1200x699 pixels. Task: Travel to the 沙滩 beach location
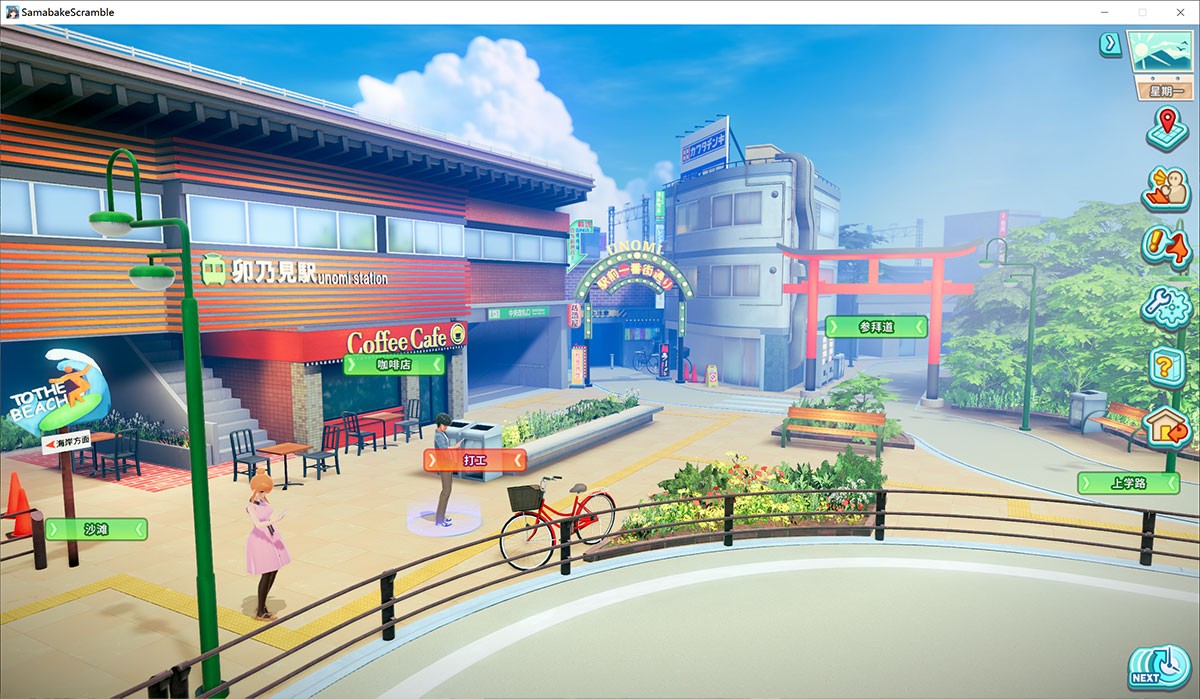pyautogui.click(x=96, y=529)
